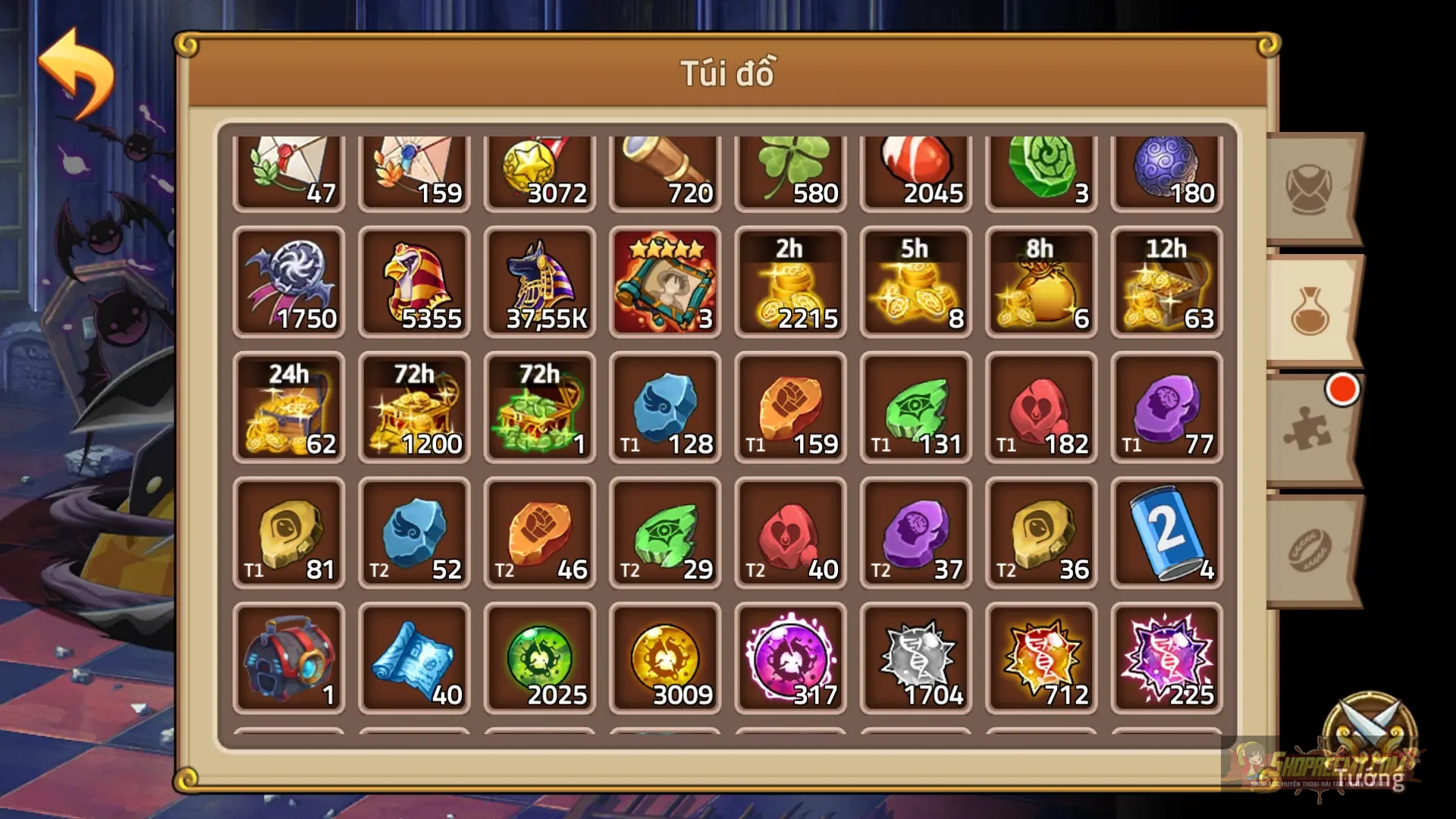This screenshot has width=1456, height=819.
Task: Pick the purple DNA burst item showing 225
Action: coord(1166,660)
